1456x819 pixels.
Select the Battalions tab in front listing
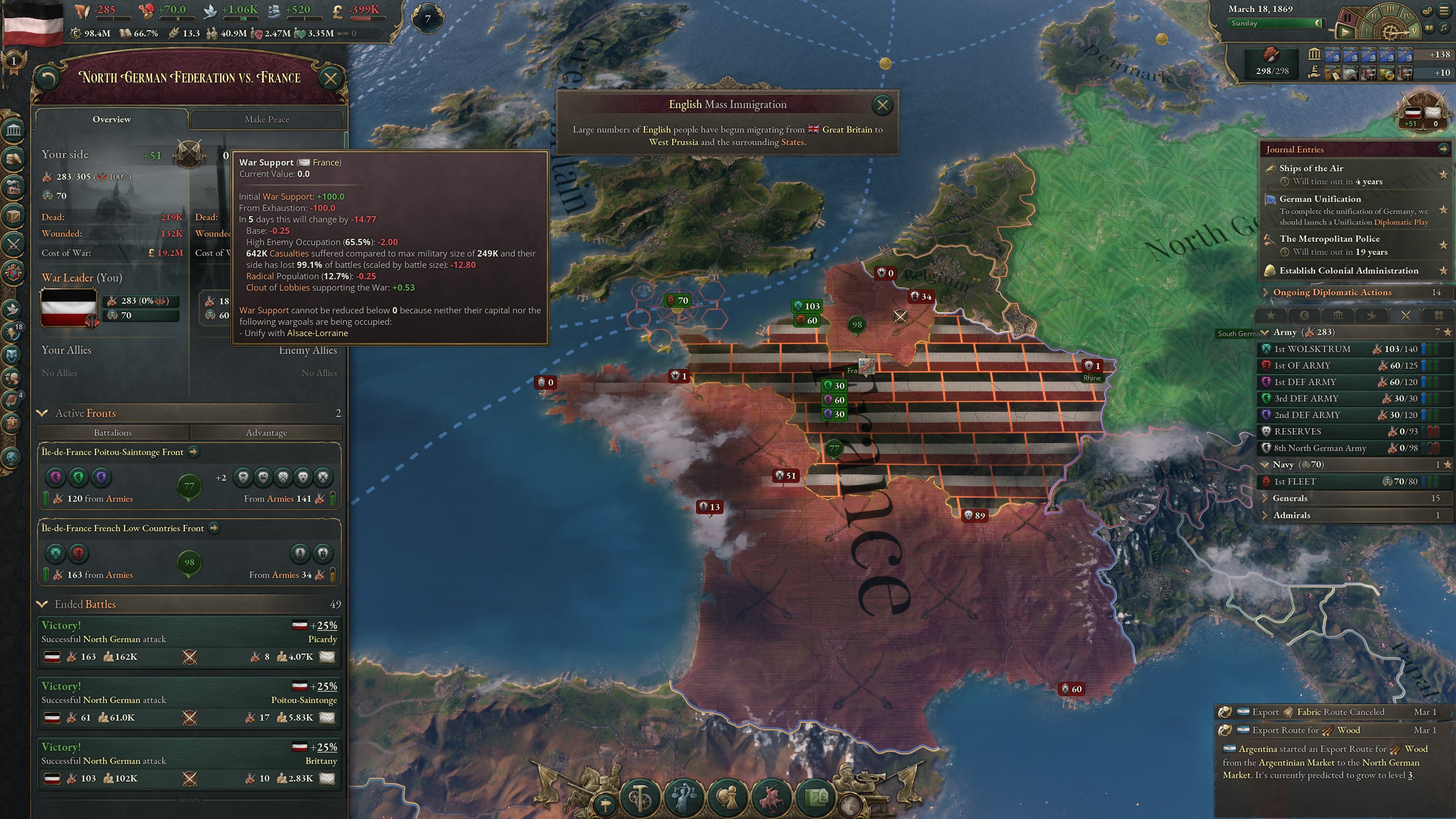point(112,433)
